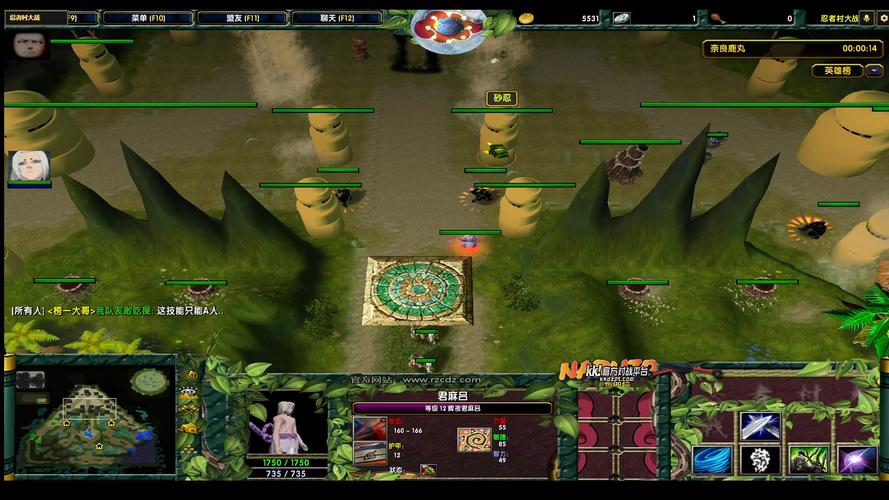Select the dark-haired hero portrait icon
Viewport: 889px width, 500px height.
(30, 45)
